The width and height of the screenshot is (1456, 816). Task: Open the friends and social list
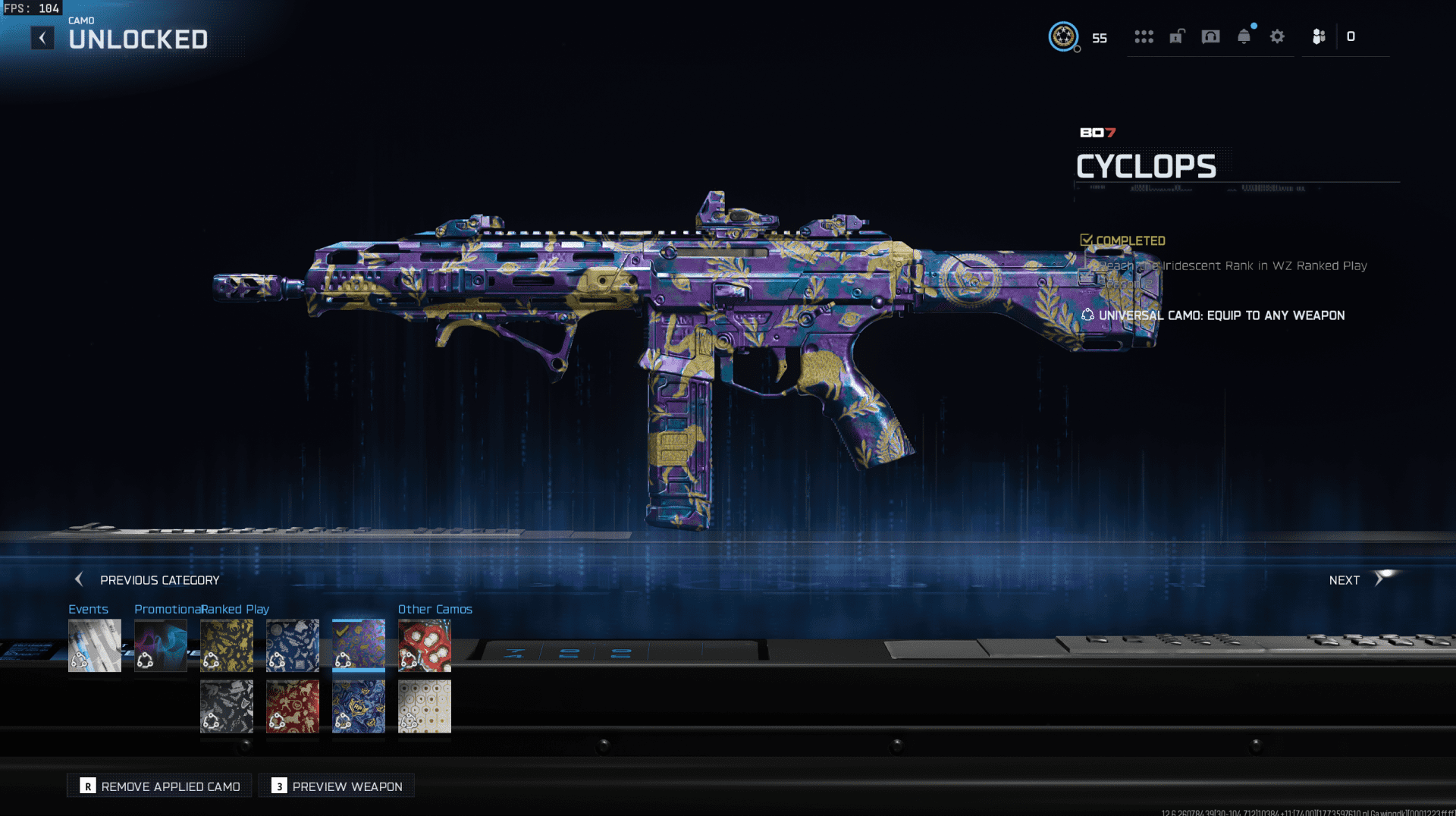point(1319,36)
